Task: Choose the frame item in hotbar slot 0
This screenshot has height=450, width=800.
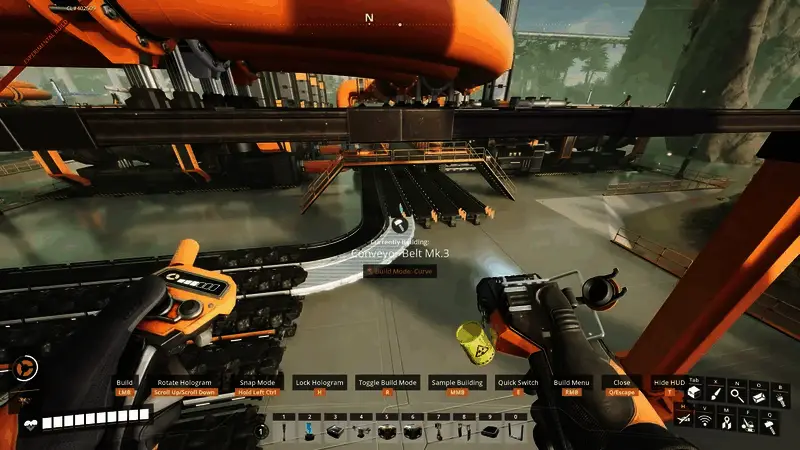Action: (x=516, y=432)
